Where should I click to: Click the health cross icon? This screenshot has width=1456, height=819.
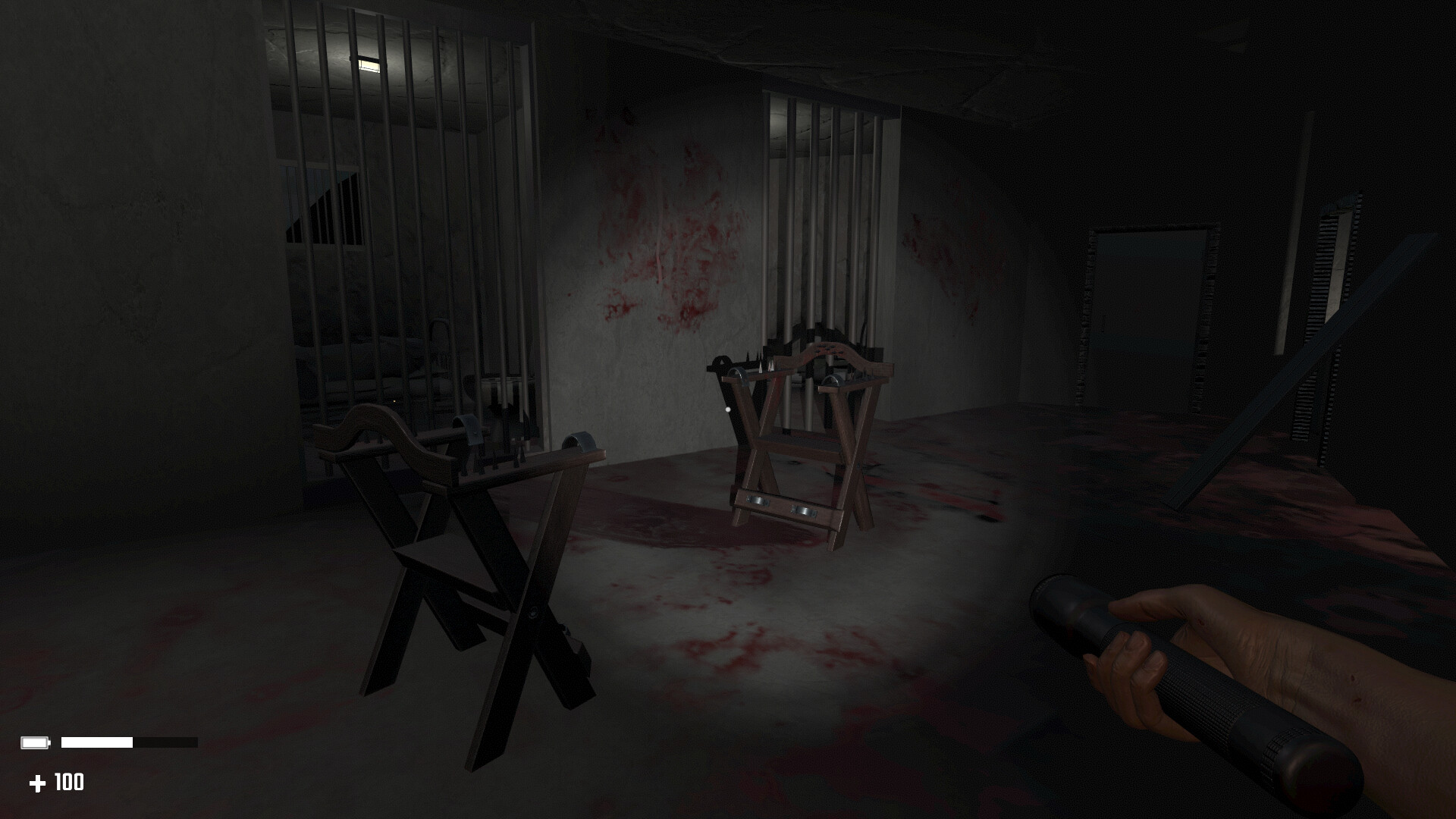[38, 783]
